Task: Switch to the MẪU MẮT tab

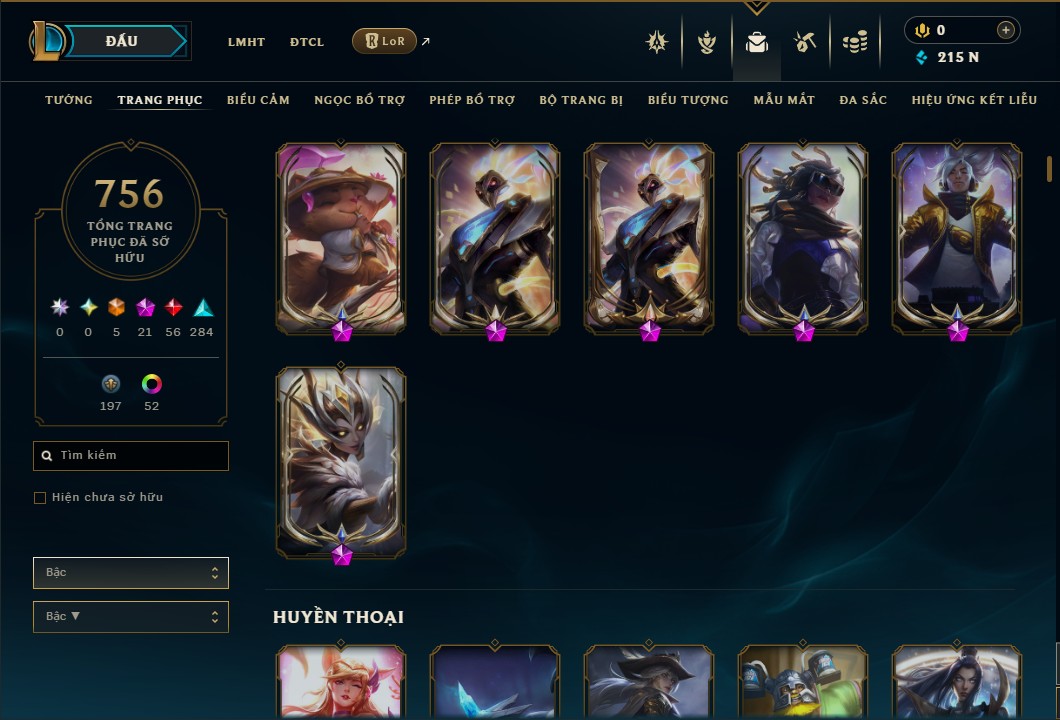Action: point(784,100)
